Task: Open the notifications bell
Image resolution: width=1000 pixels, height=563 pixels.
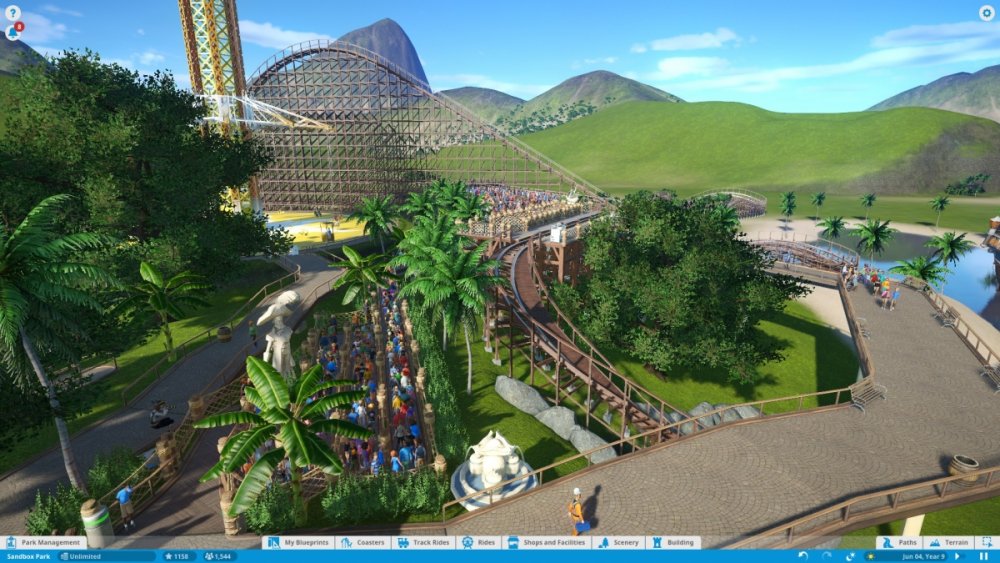Action: click(13, 32)
